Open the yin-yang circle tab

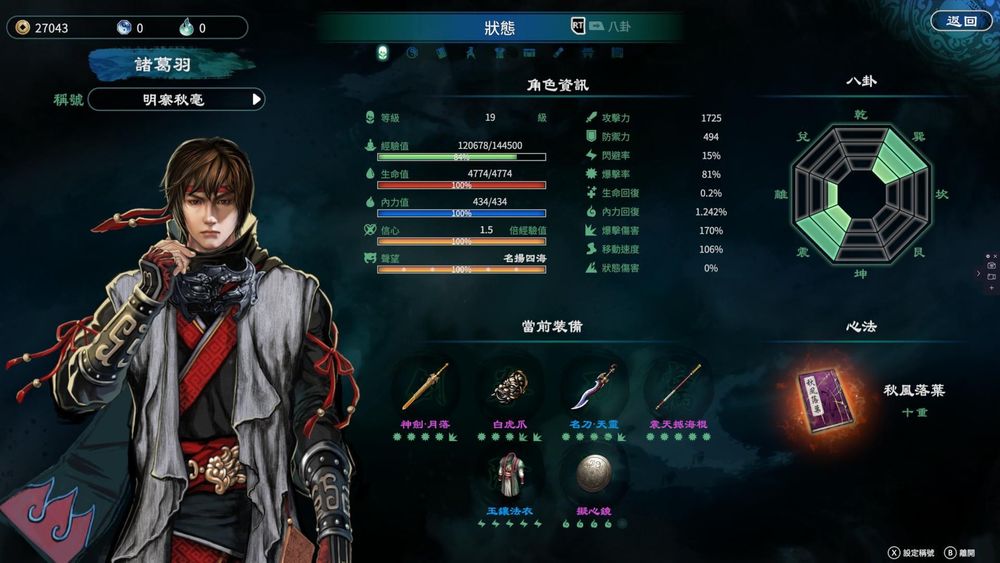[x=411, y=53]
